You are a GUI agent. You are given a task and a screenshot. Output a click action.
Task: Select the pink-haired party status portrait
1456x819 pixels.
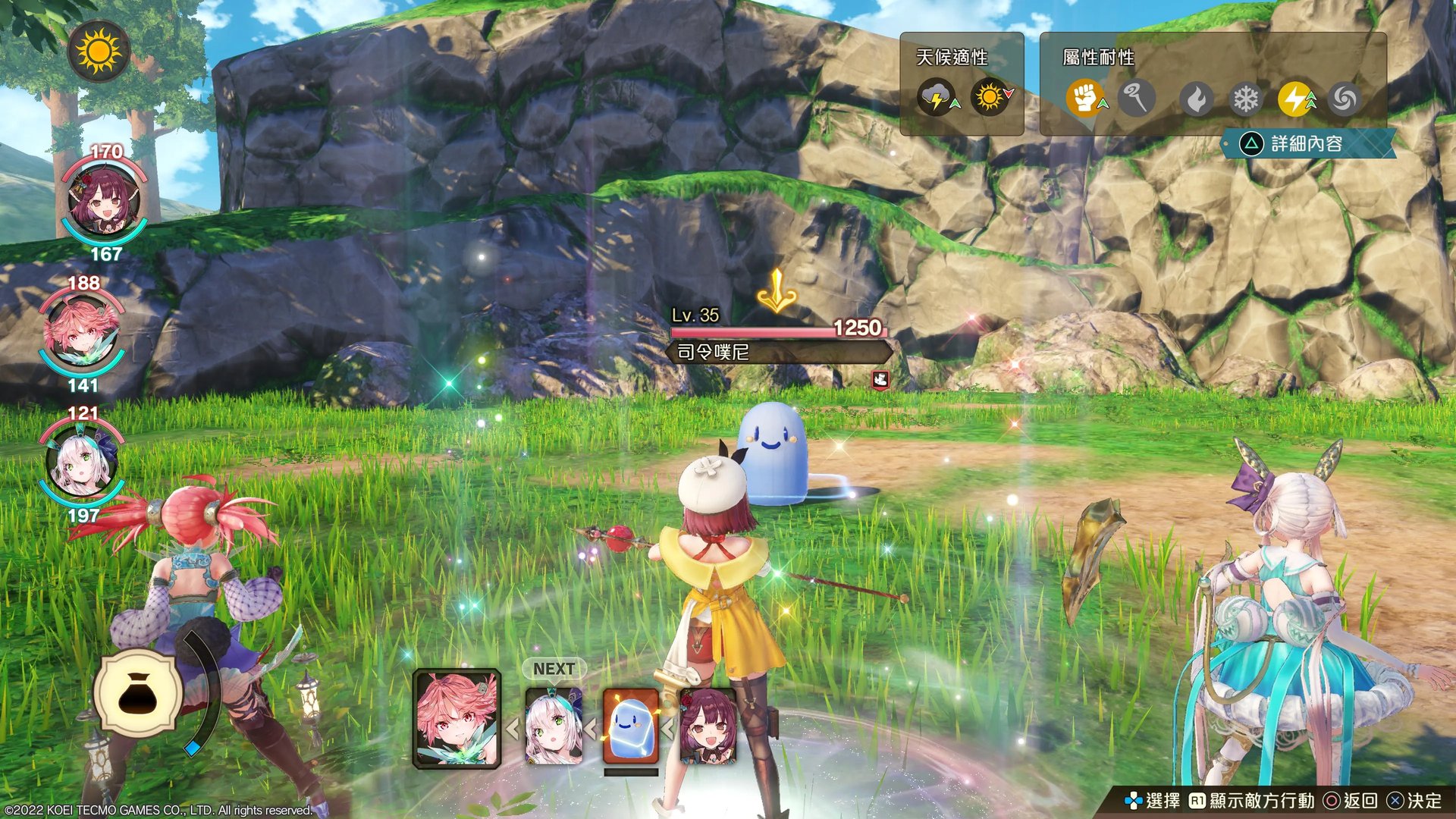click(x=82, y=333)
